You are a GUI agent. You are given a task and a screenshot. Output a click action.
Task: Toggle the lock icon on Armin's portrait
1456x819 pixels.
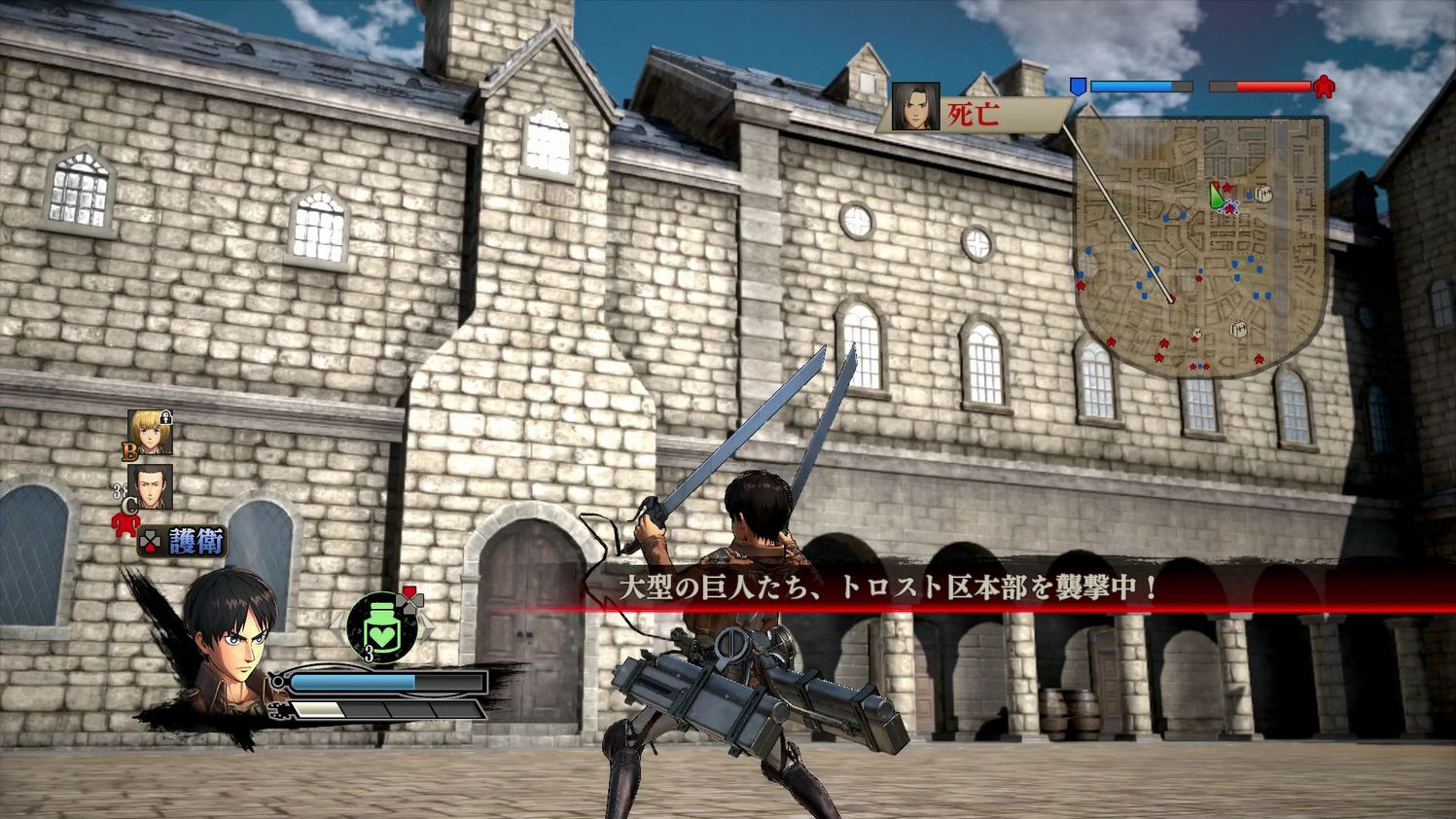(x=164, y=415)
